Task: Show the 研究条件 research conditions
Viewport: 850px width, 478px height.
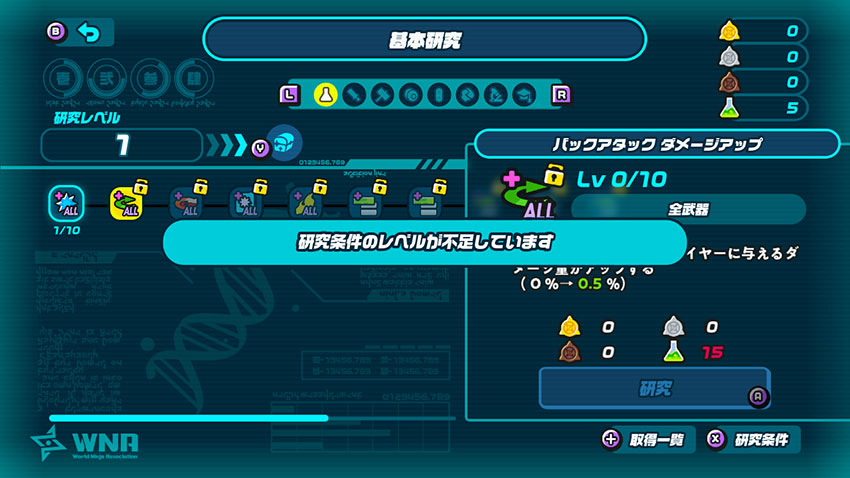Action: point(752,440)
